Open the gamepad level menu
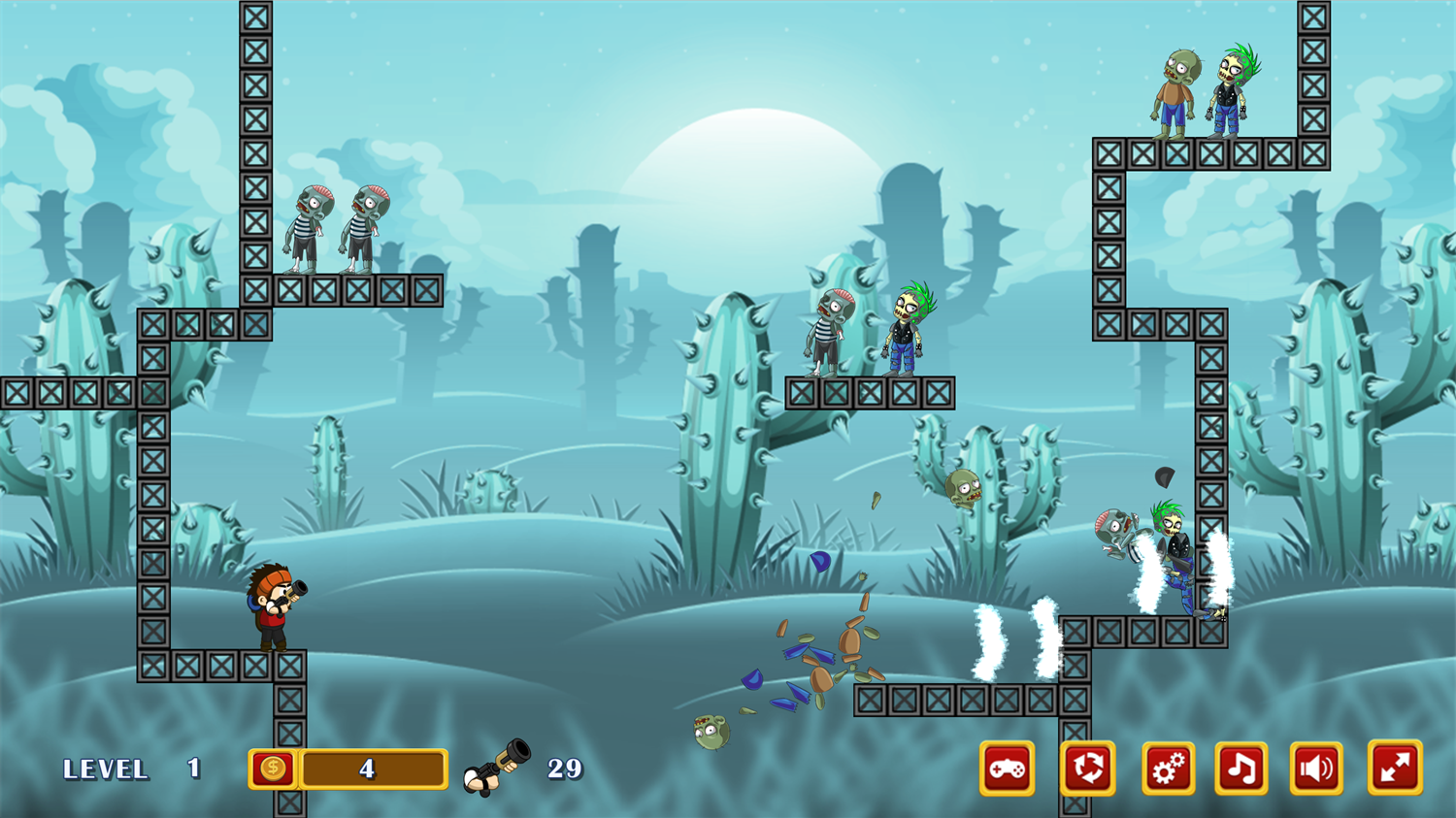Image resolution: width=1456 pixels, height=818 pixels. [x=1007, y=768]
